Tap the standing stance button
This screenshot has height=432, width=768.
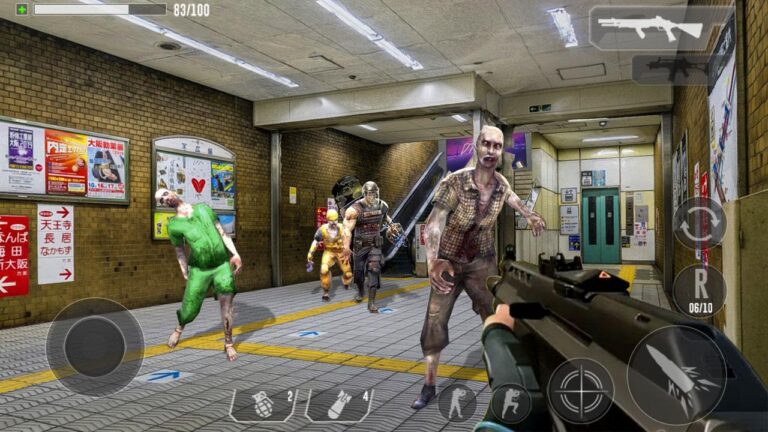[457, 402]
